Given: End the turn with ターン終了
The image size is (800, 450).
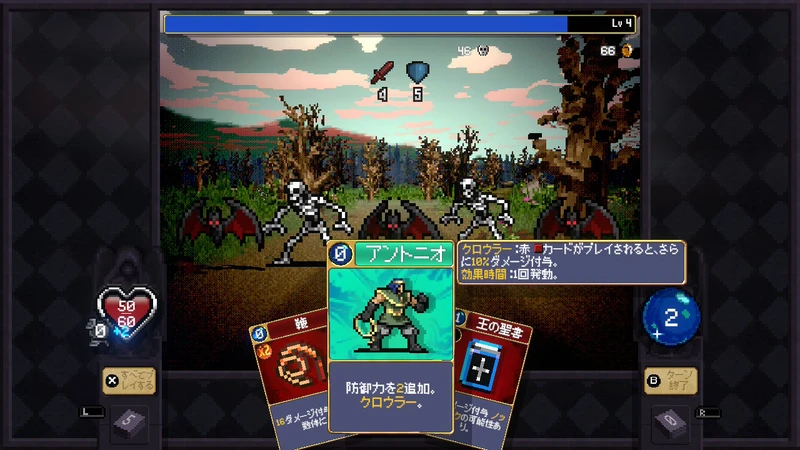Looking at the screenshot, I should [x=670, y=381].
